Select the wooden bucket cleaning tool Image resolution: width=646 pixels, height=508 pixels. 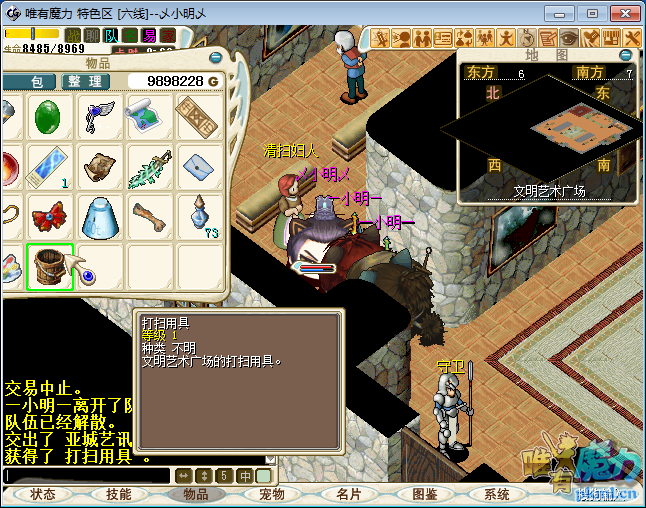50,267
